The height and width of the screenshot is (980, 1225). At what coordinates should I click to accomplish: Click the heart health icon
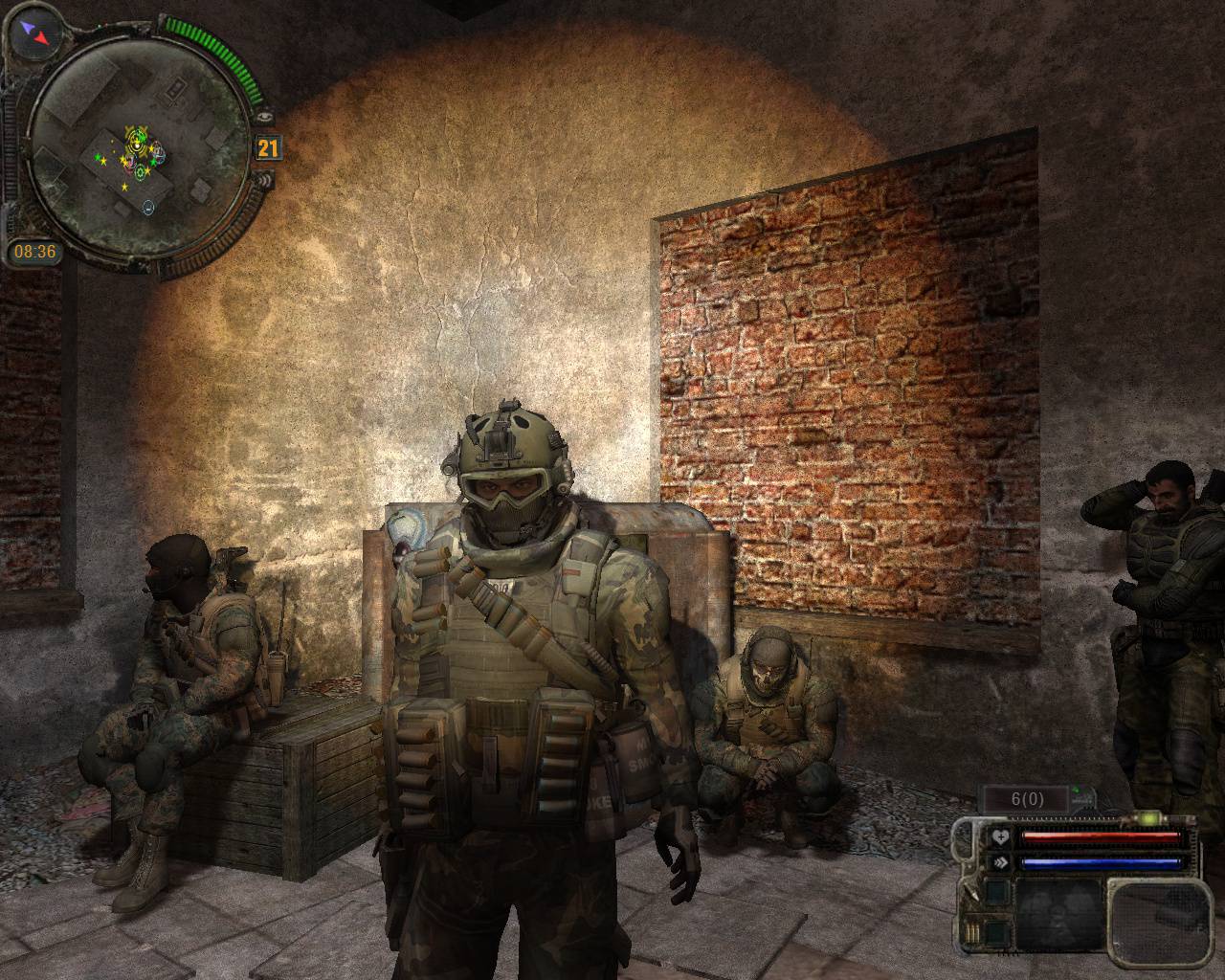(x=999, y=837)
